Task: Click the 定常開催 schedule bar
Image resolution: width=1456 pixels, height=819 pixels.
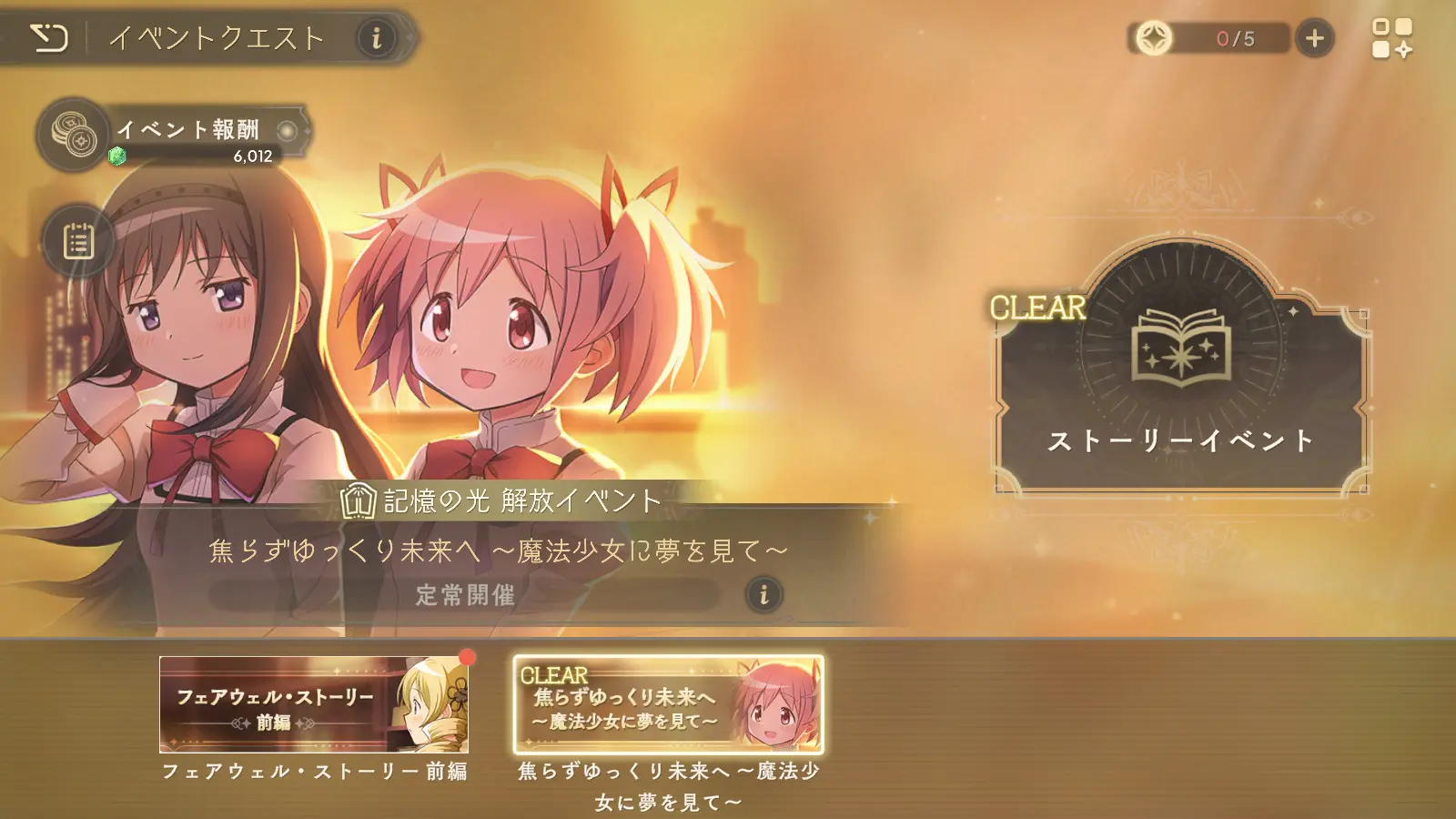Action: (x=464, y=596)
